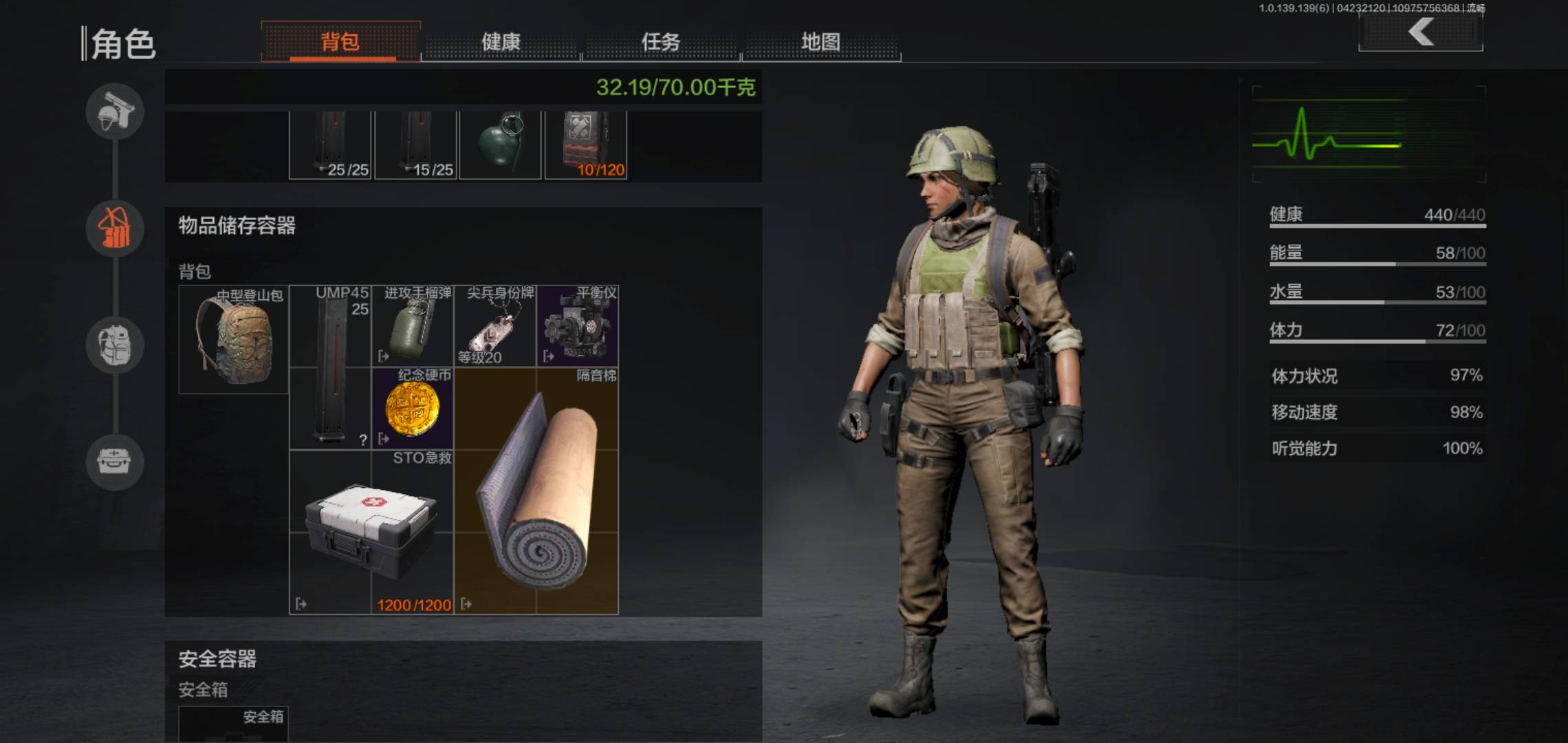This screenshot has width=1568, height=743.
Task: Choose the backpack category icon
Action: [115, 345]
